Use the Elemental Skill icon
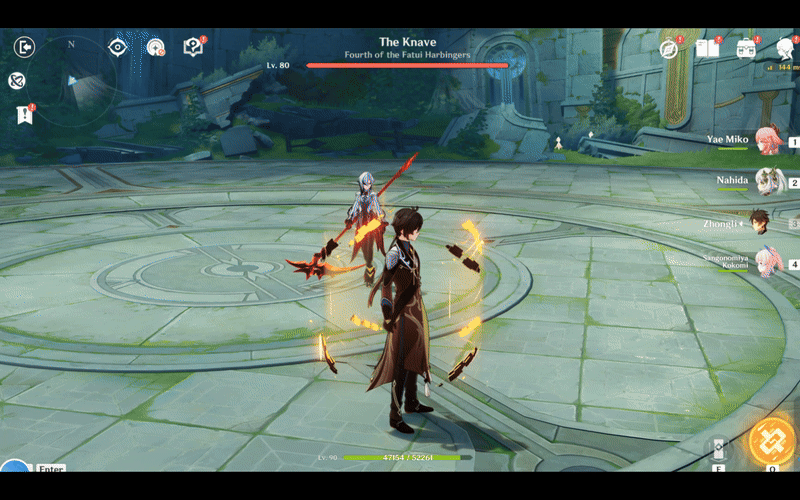 pos(717,448)
